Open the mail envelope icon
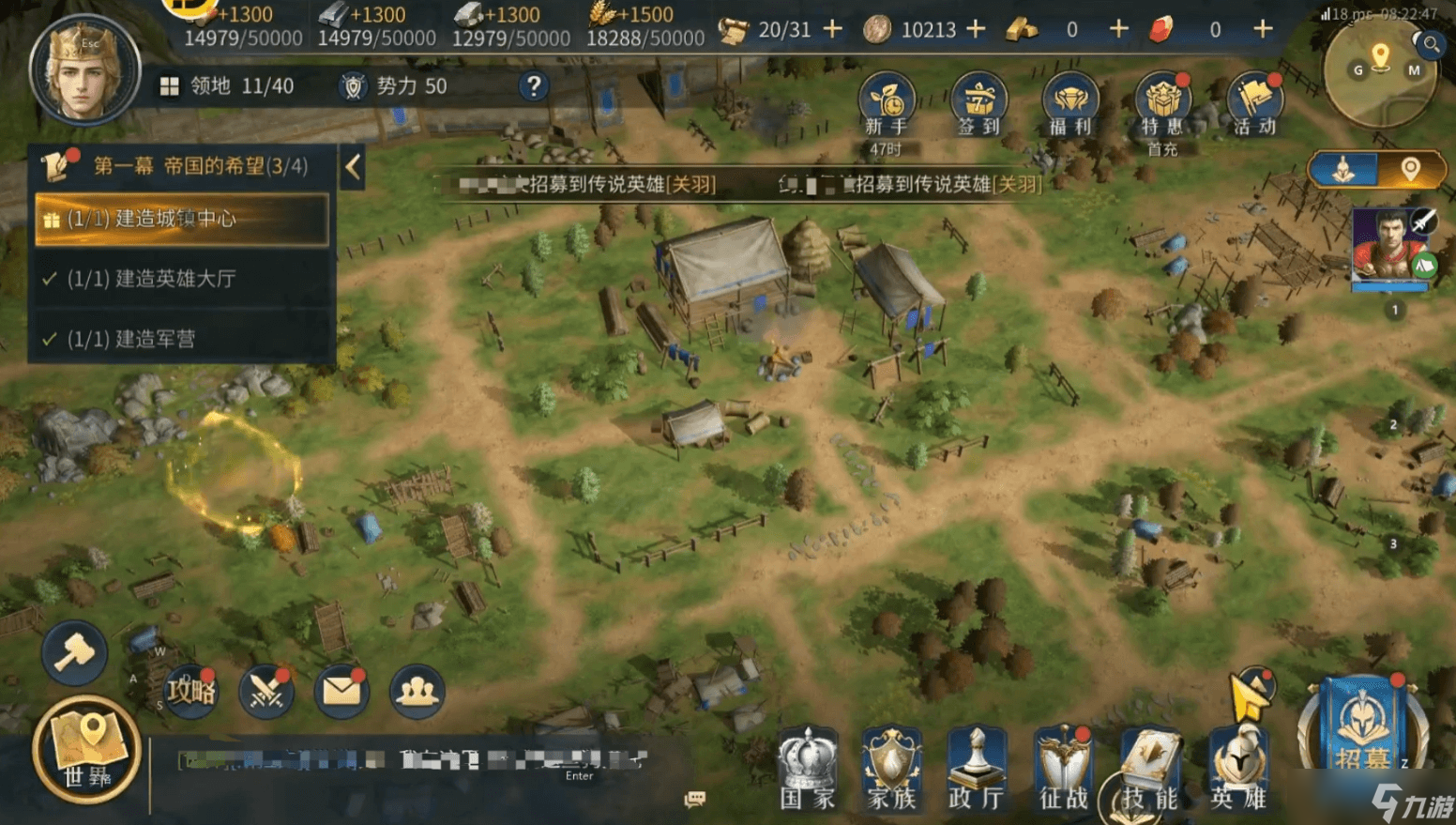Image resolution: width=1456 pixels, height=825 pixels. [x=341, y=692]
